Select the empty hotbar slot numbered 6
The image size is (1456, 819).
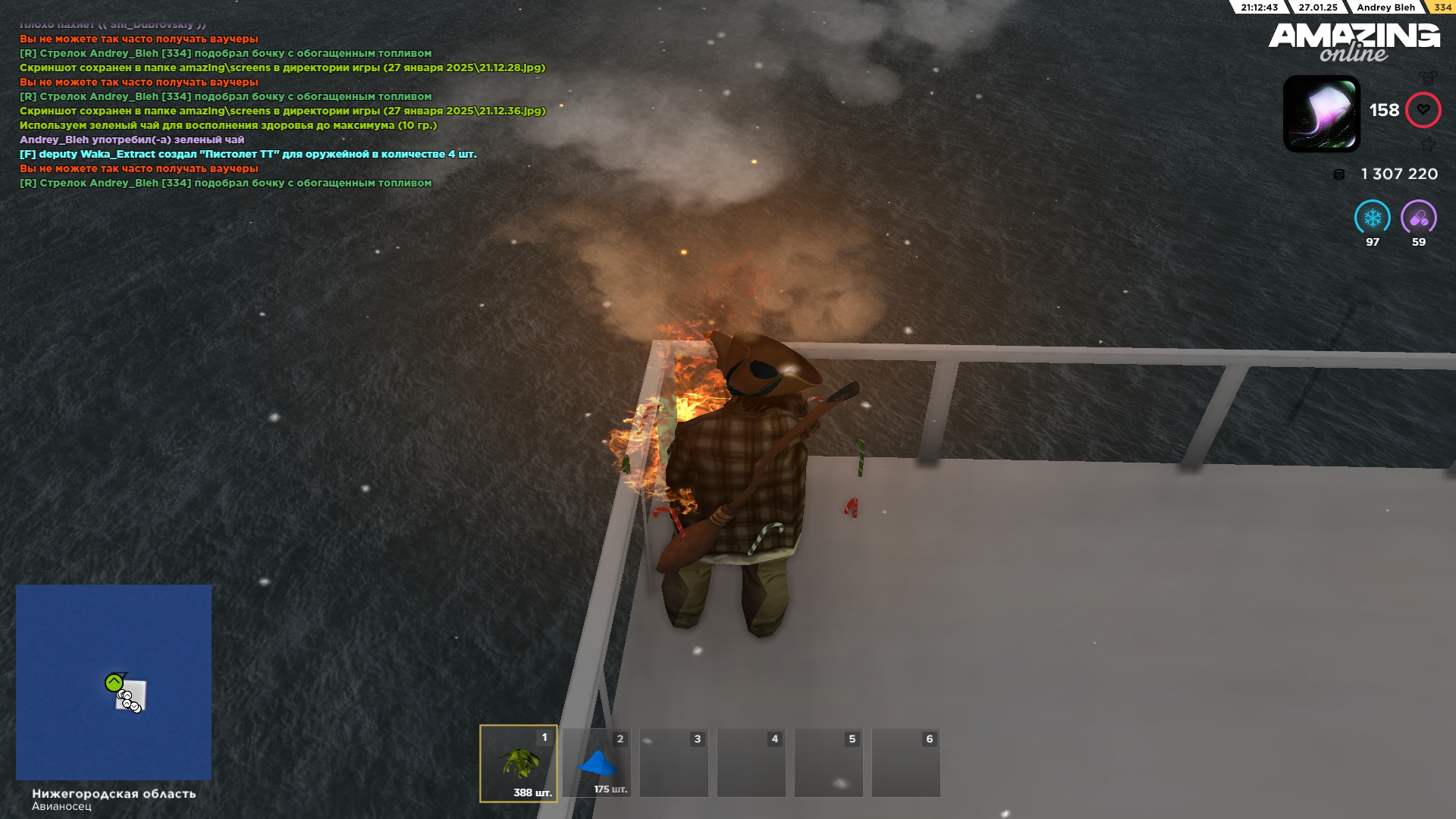[x=905, y=763]
